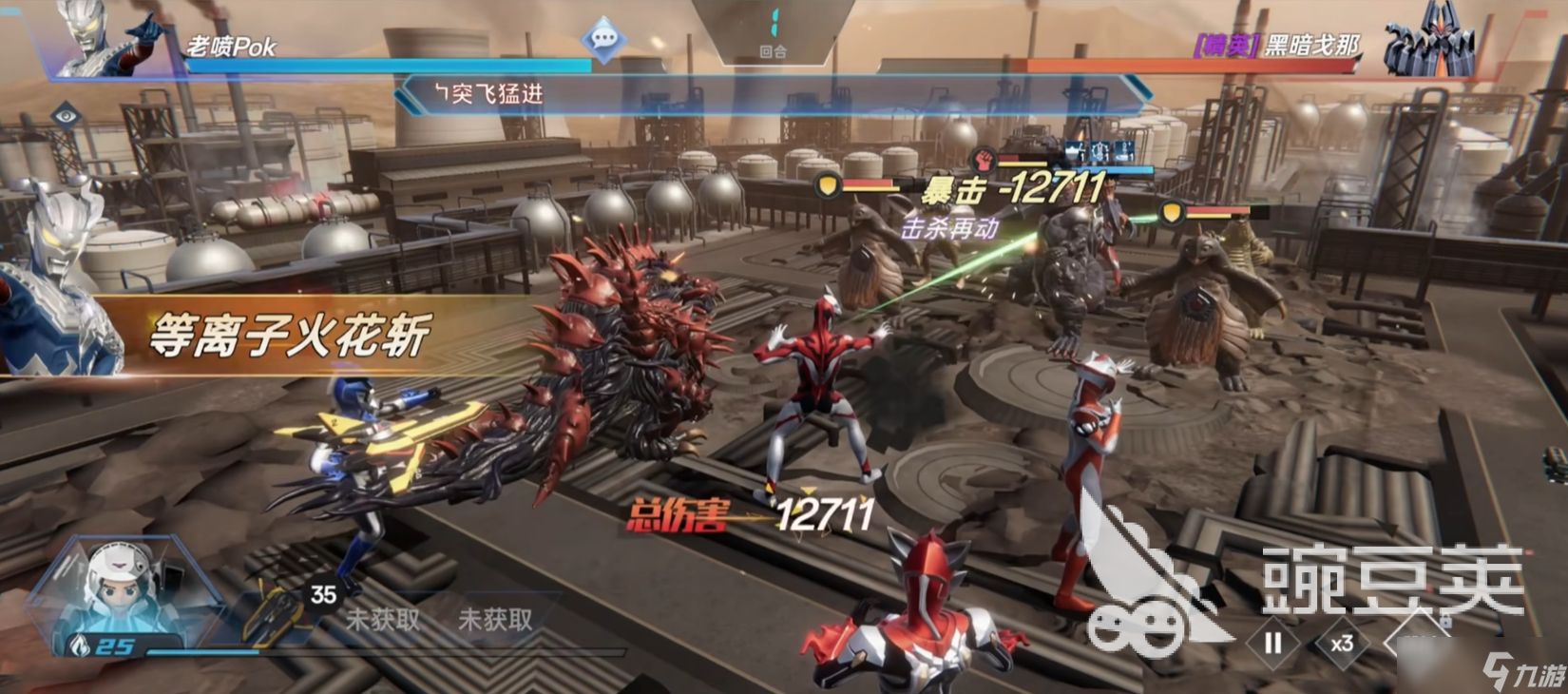Toggle the x3 battle speed button
Viewport: 1568px width, 694px height.
1342,644
